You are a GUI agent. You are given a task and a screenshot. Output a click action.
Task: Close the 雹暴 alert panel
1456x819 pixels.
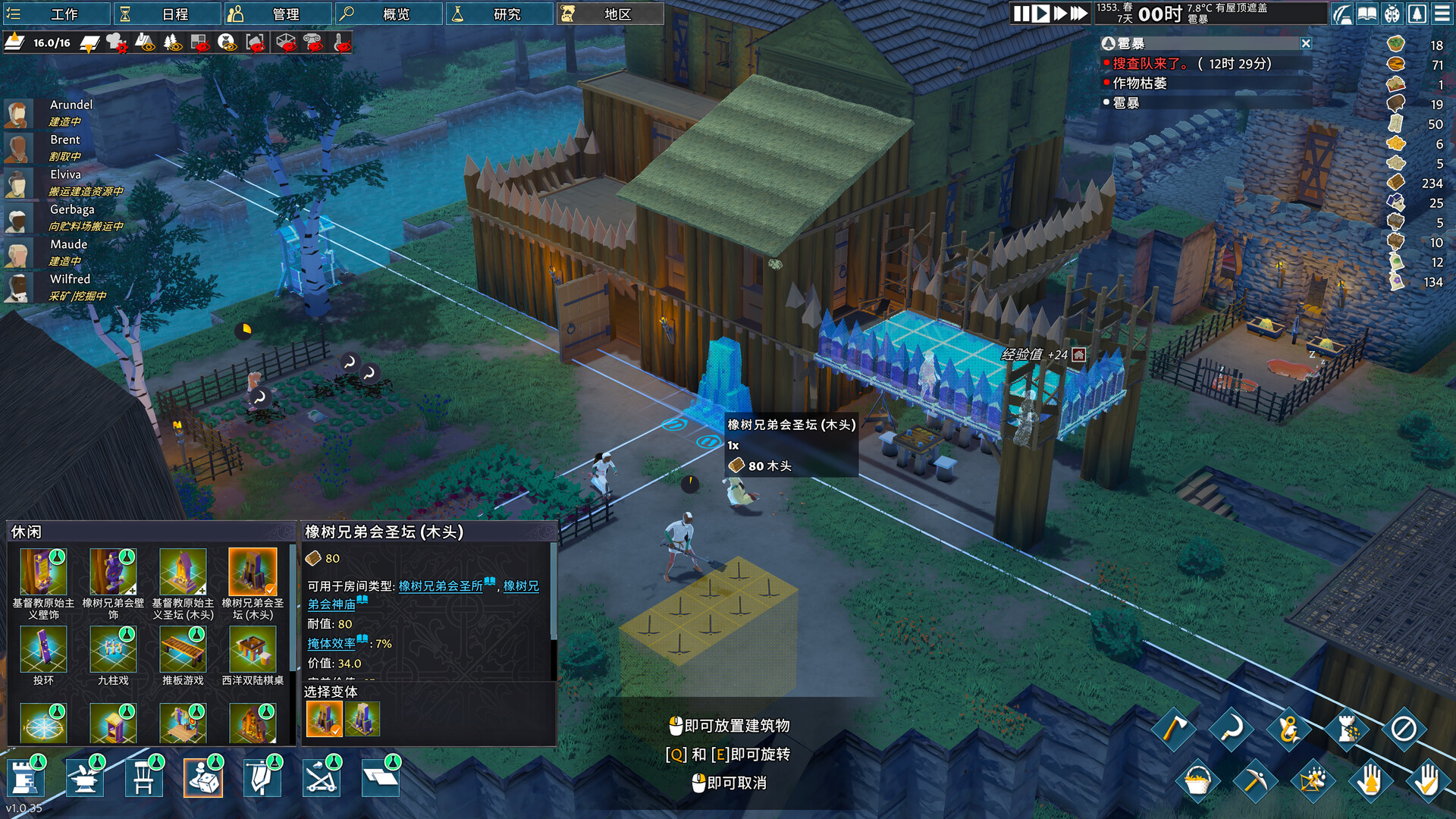pyautogui.click(x=1306, y=43)
